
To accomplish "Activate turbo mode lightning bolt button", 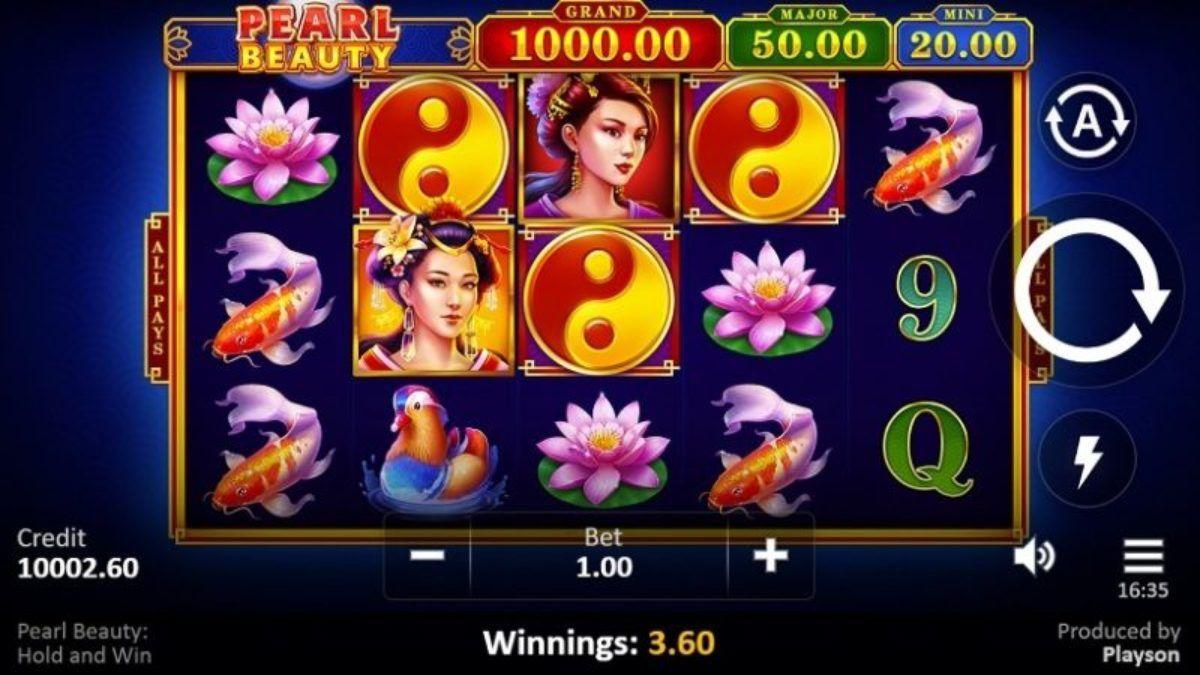I will [1087, 459].
